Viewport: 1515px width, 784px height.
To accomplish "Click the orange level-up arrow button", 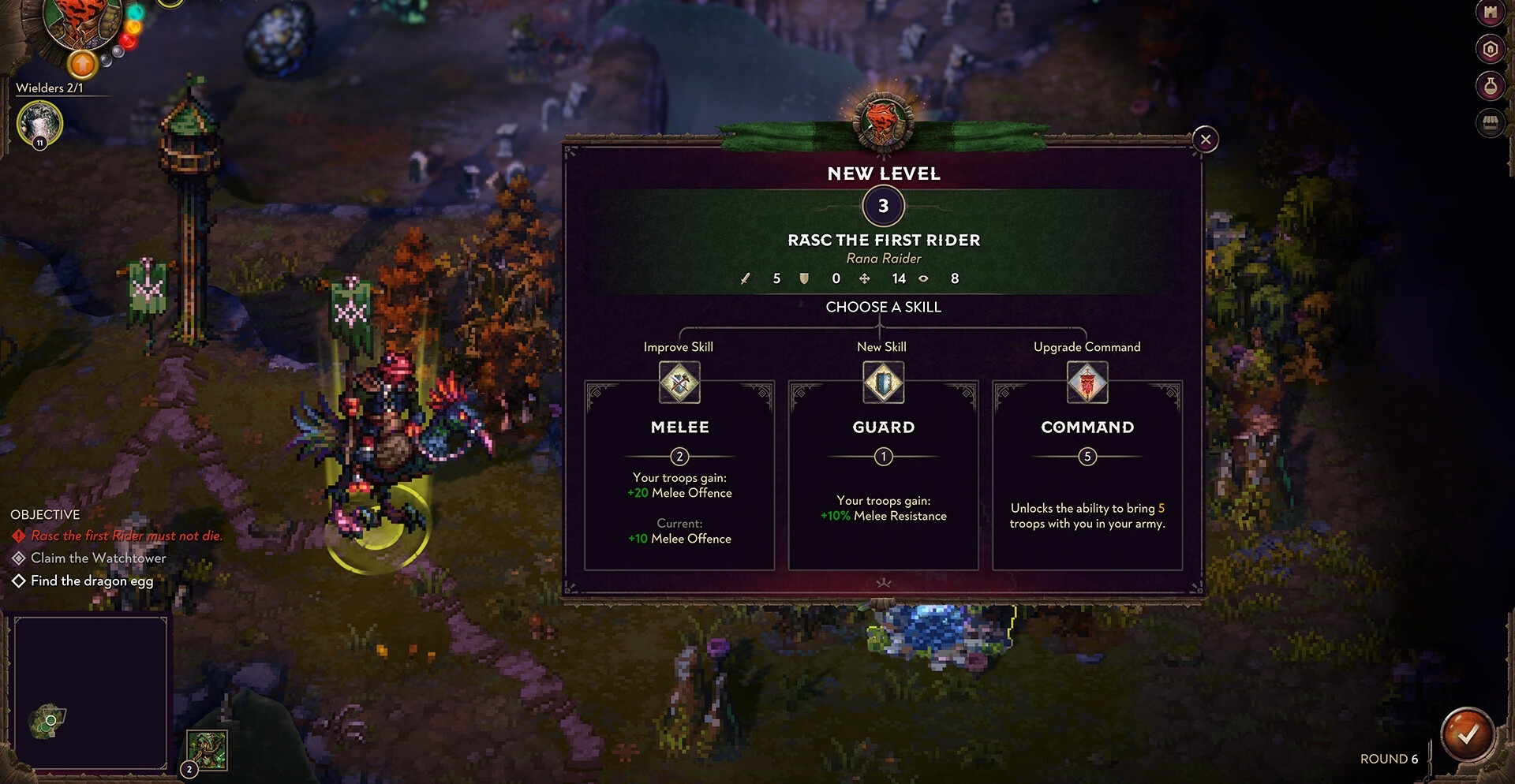I will pos(82,63).
